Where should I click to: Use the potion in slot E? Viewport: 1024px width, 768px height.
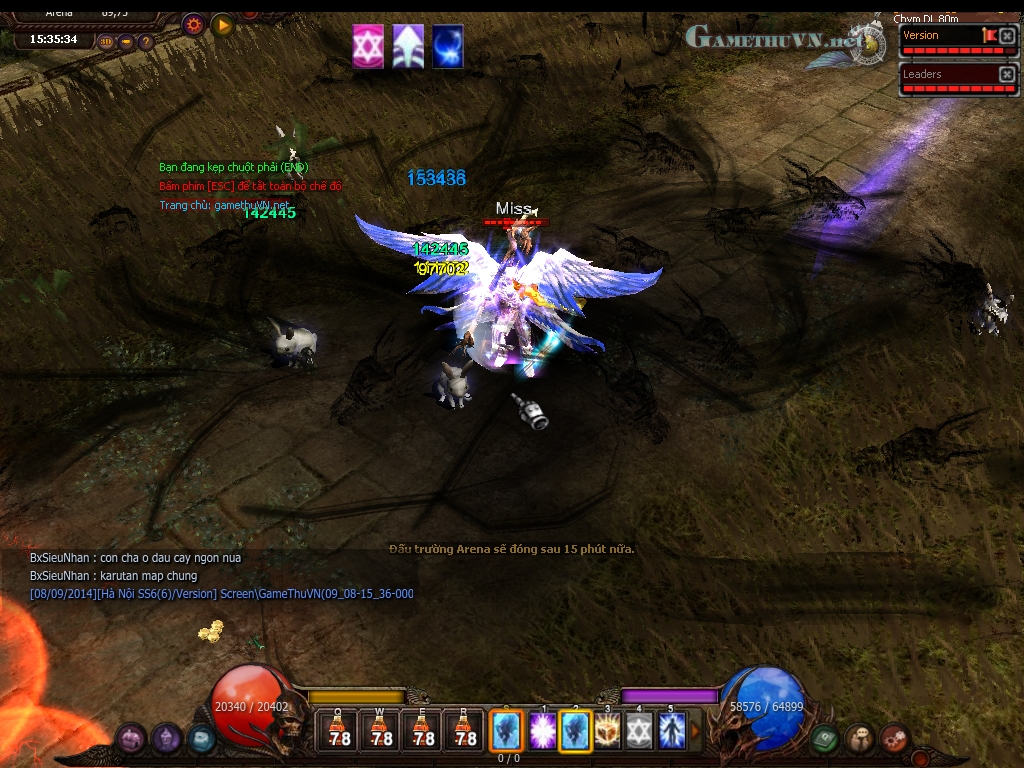[423, 731]
